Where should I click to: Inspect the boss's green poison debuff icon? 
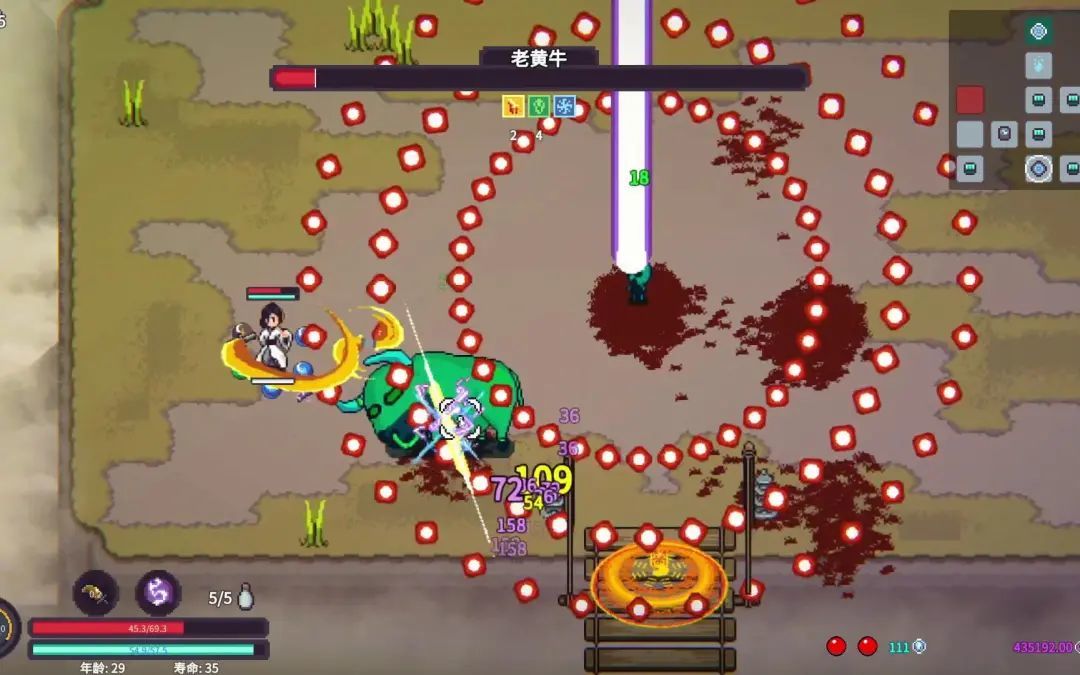coord(539,106)
